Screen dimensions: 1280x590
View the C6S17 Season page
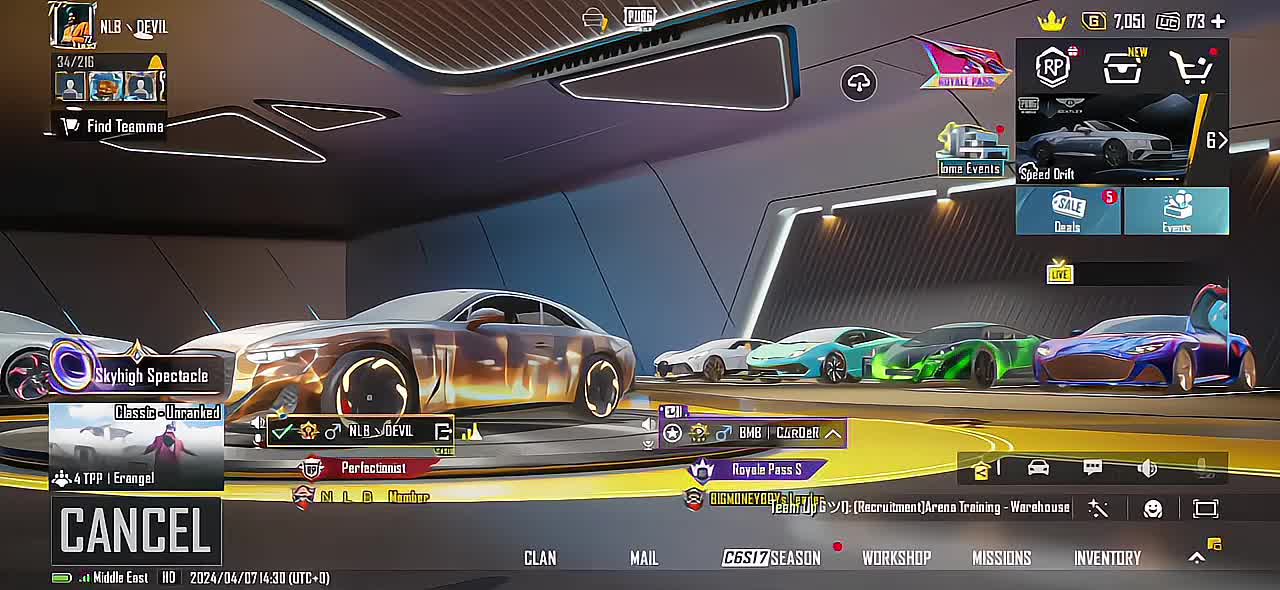[x=771, y=558]
